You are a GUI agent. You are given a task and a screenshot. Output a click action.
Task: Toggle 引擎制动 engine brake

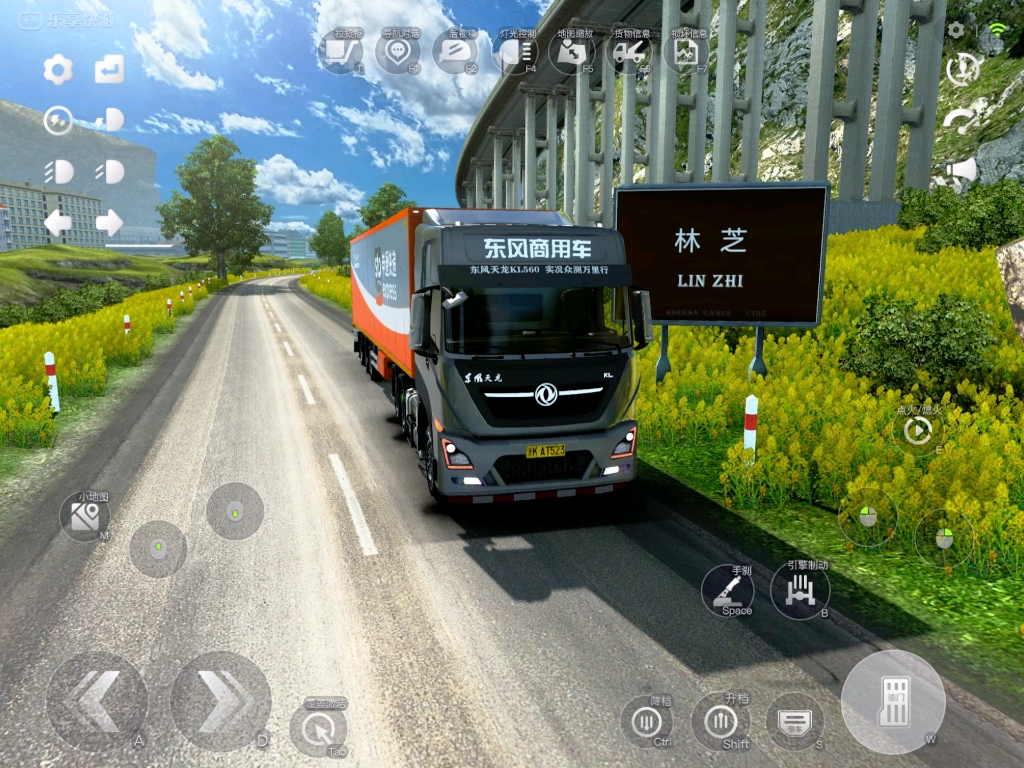(800, 591)
